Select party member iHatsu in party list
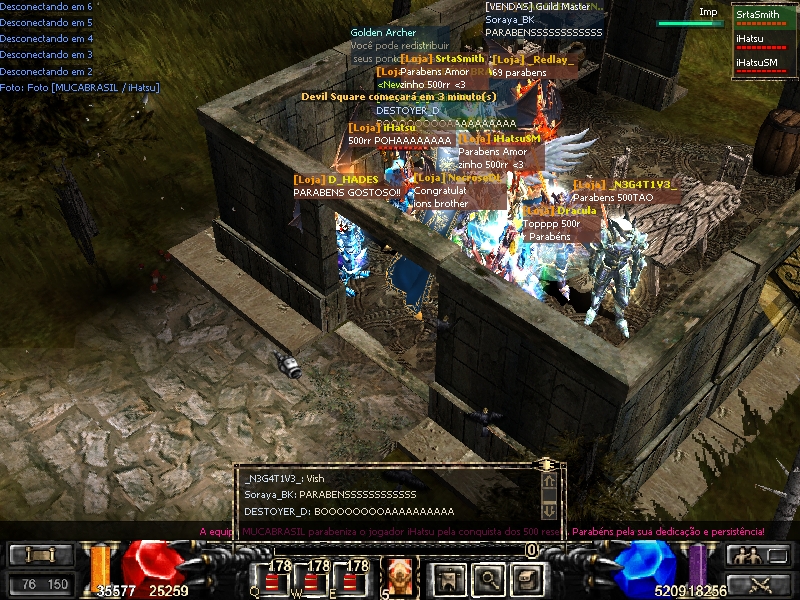Viewport: 800px width, 600px height. click(x=750, y=38)
